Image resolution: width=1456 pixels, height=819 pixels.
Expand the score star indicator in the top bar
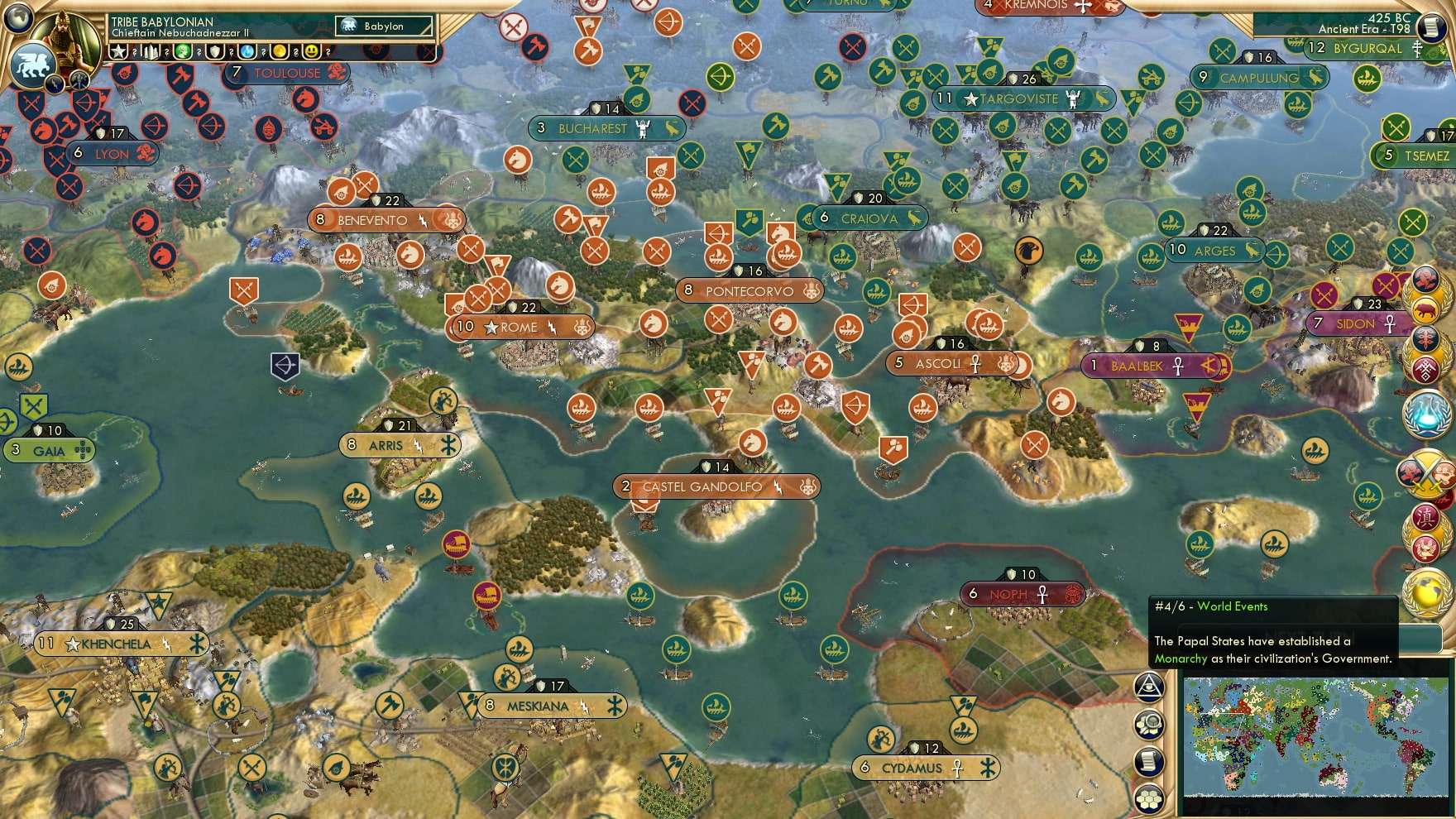click(118, 51)
